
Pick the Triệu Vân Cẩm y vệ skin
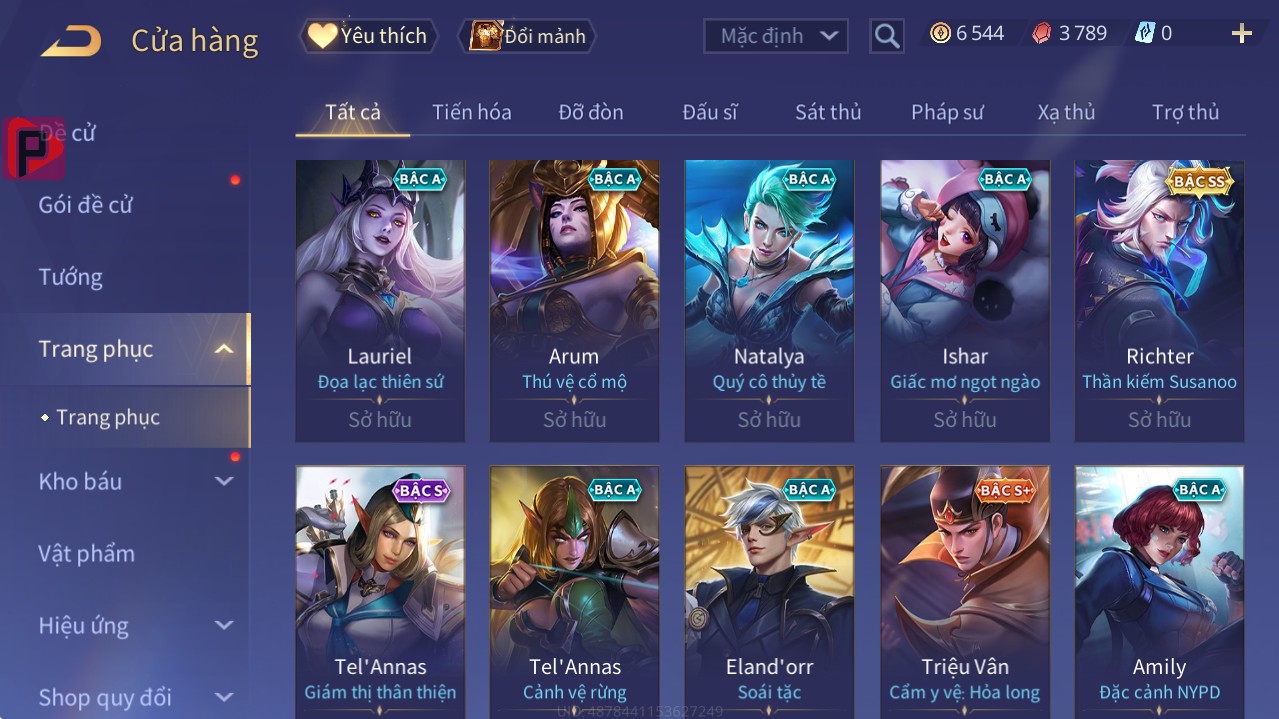click(964, 590)
